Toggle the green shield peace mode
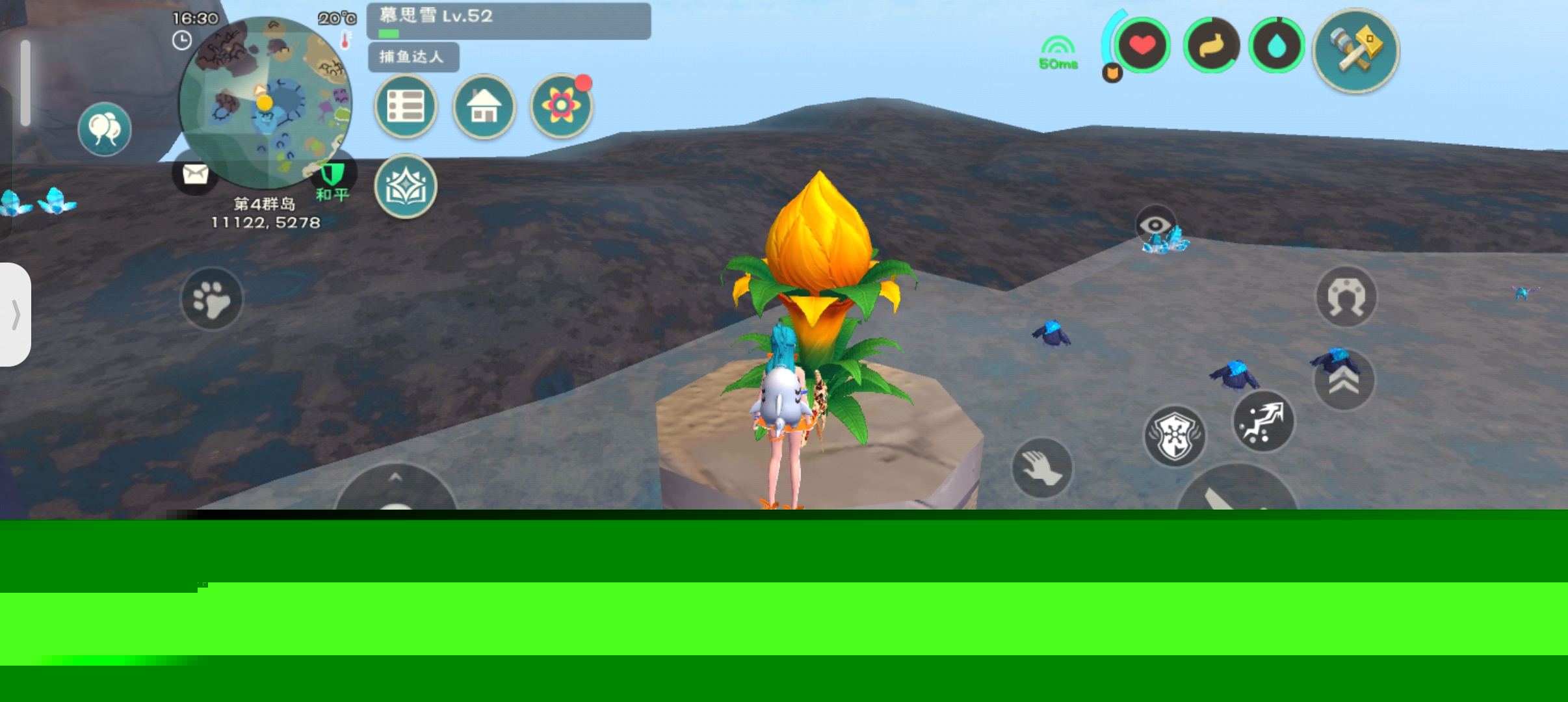 click(x=333, y=175)
